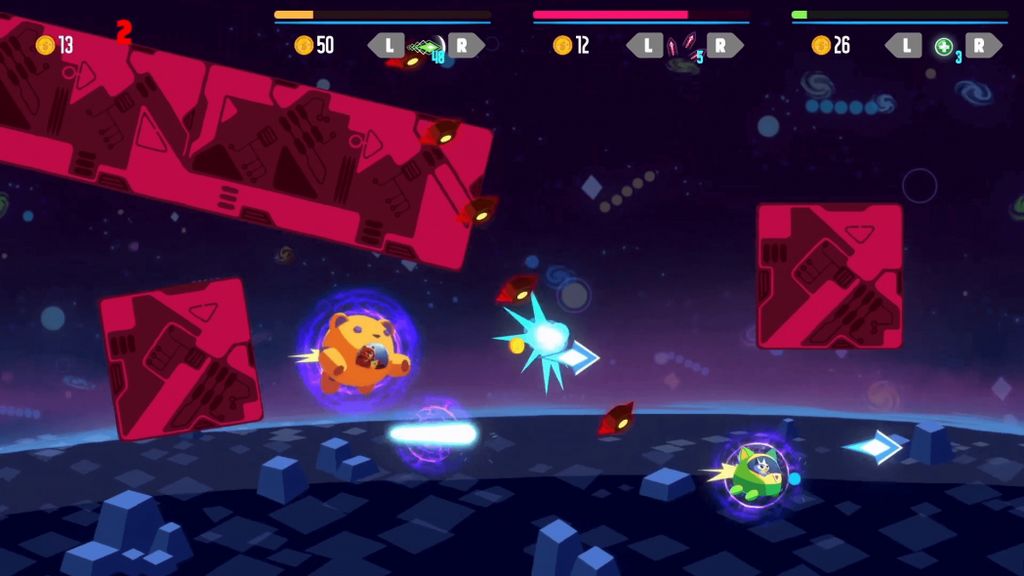
Task: Select the green arrow weapon item icon
Action: click(427, 46)
